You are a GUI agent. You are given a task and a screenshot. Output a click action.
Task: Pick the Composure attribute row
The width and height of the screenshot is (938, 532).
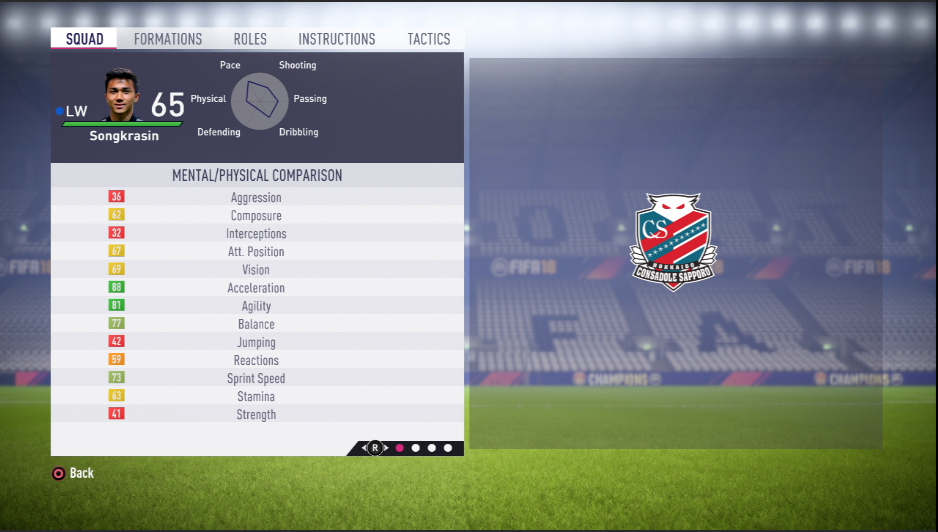(x=257, y=216)
